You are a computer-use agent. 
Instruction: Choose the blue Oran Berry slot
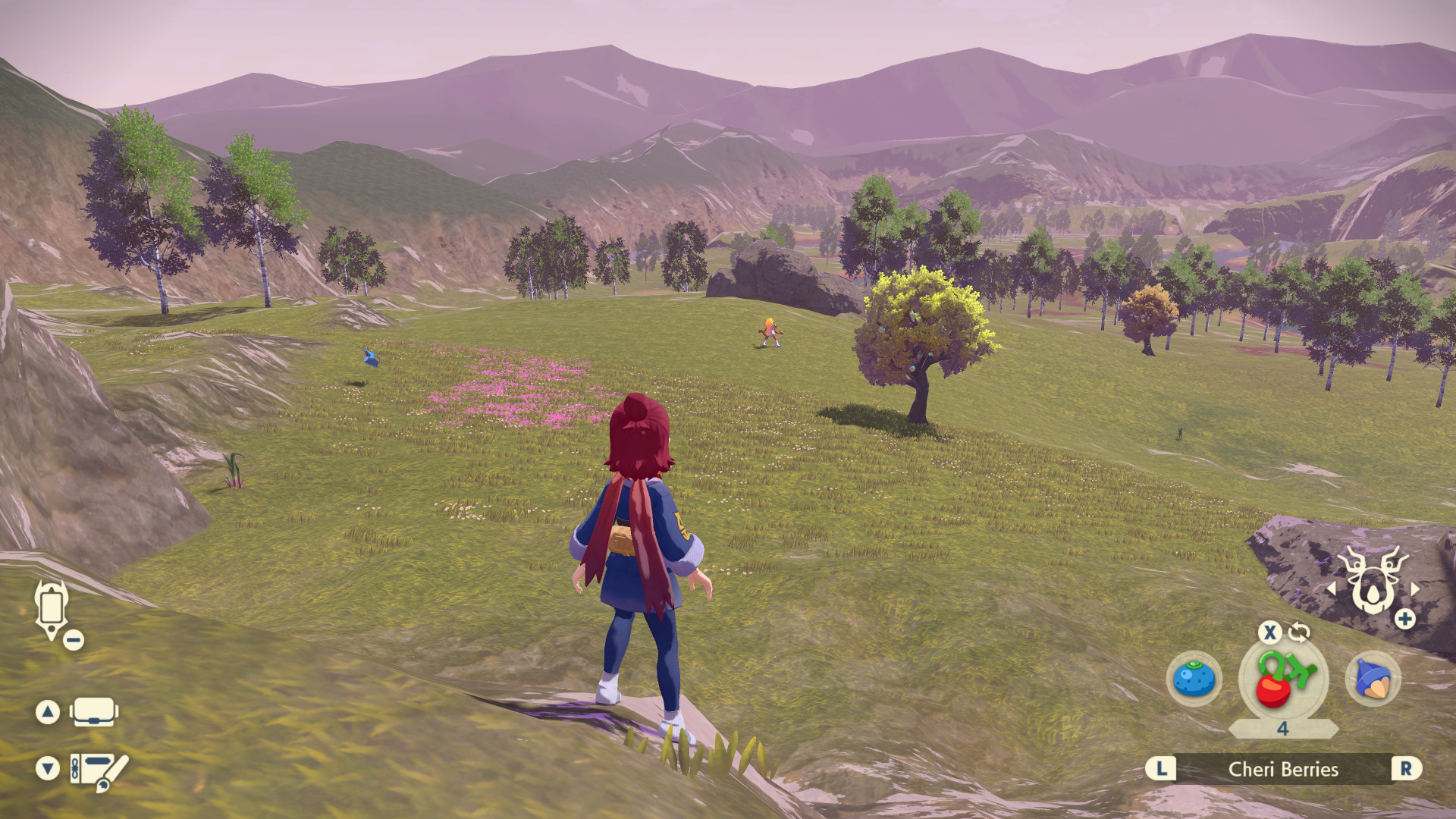1194,679
